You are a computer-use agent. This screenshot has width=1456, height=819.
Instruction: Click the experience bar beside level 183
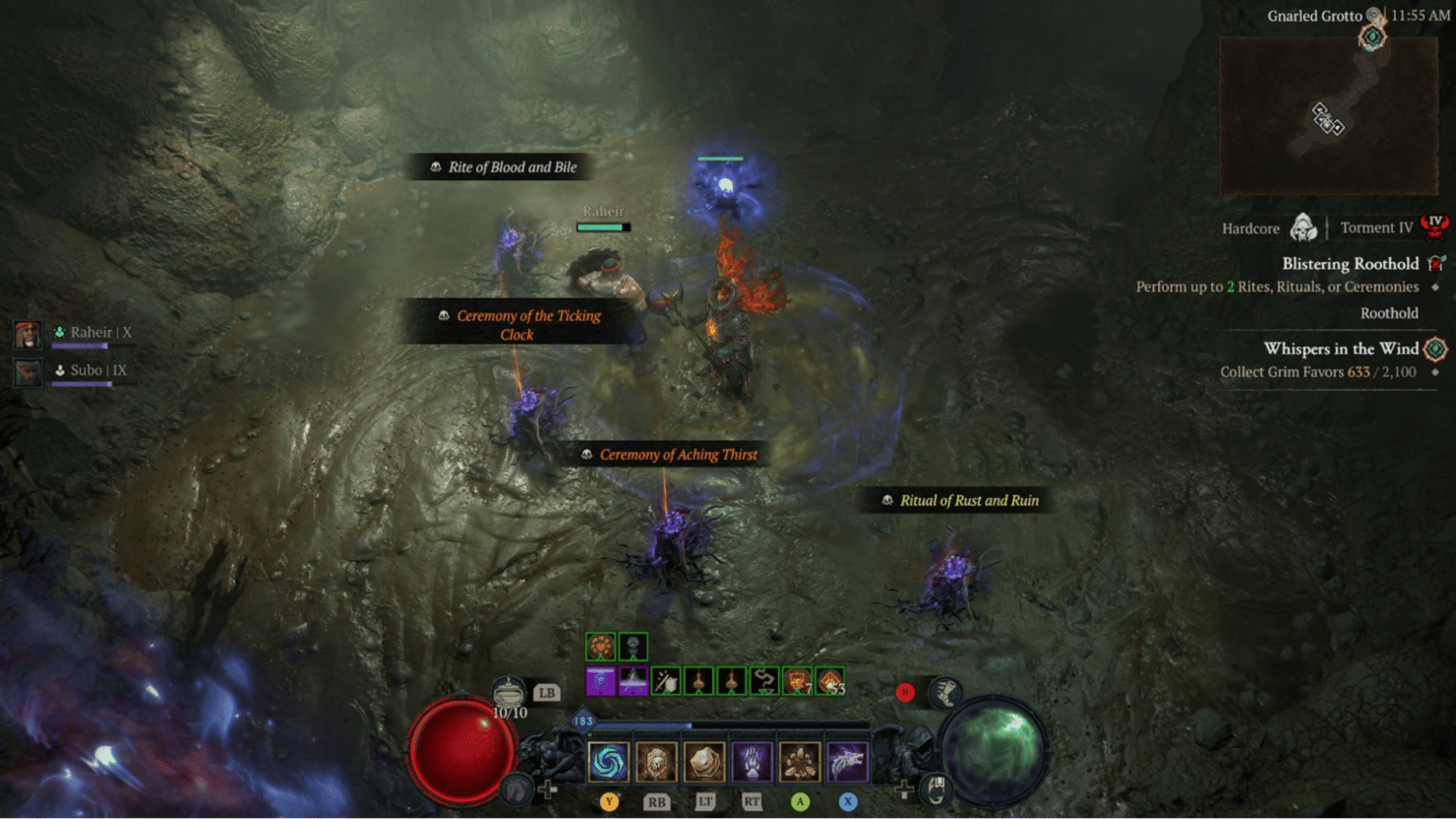point(689,724)
